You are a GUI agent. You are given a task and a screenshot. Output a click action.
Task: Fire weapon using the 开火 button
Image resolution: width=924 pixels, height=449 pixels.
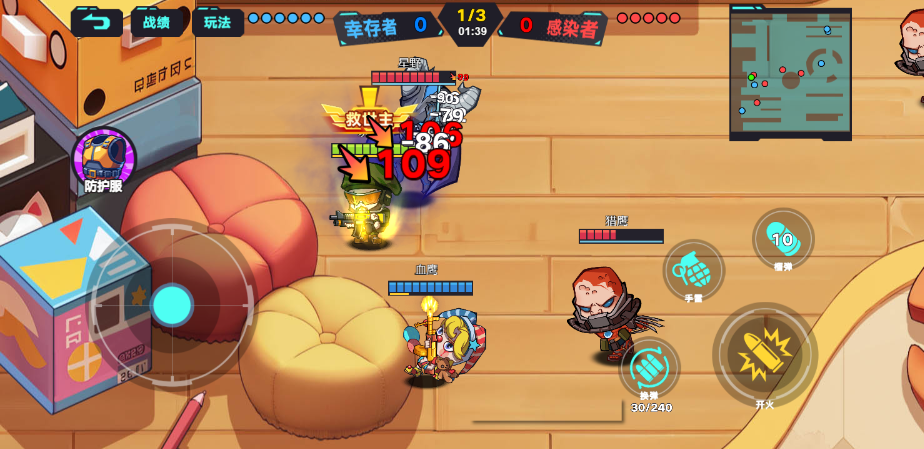click(765, 354)
